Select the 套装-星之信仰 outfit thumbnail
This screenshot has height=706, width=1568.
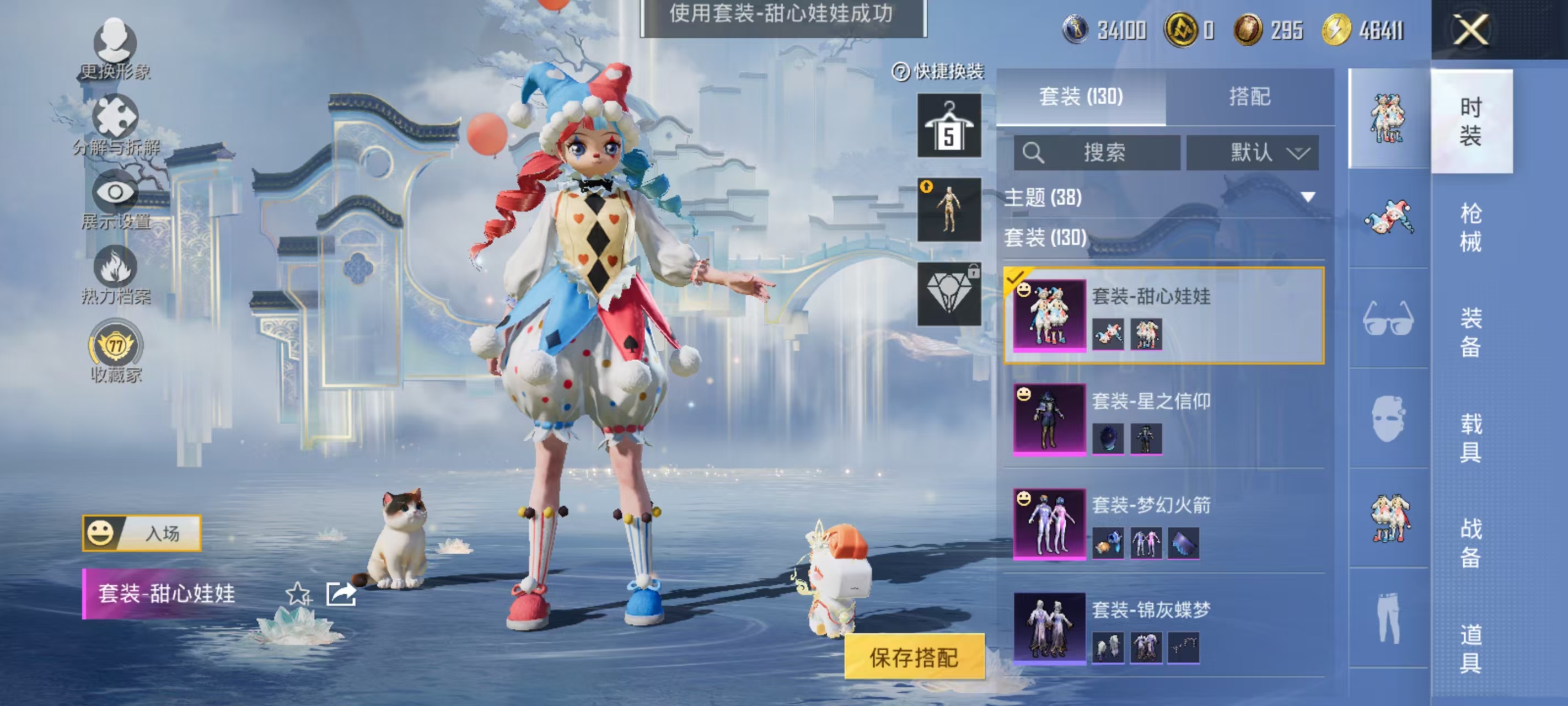point(1049,422)
